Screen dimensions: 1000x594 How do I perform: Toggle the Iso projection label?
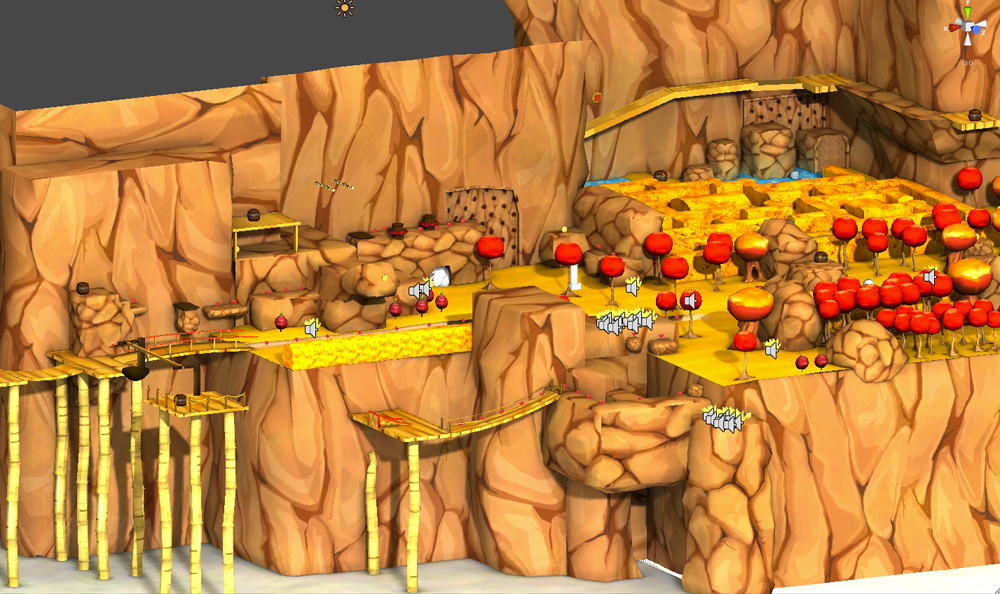pyautogui.click(x=968, y=62)
